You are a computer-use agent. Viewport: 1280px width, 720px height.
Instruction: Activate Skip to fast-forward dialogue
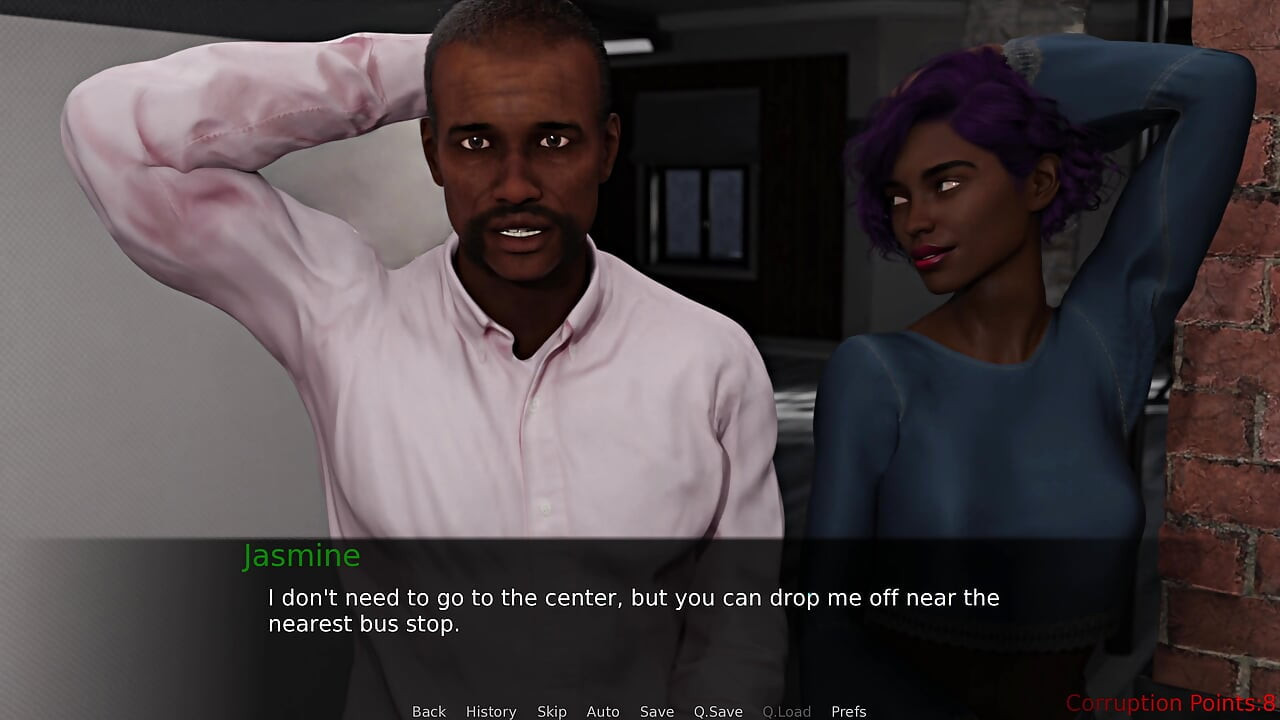(x=552, y=711)
